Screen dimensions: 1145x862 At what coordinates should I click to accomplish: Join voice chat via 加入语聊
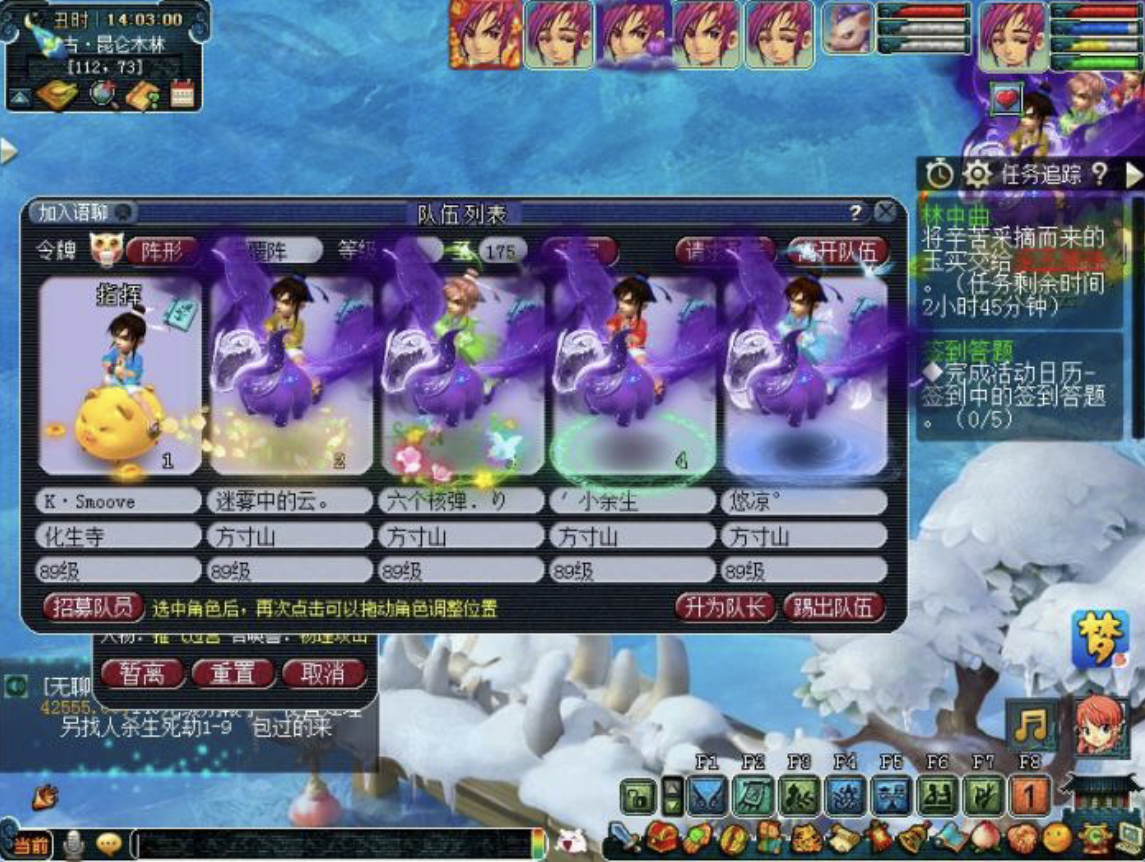[82, 212]
